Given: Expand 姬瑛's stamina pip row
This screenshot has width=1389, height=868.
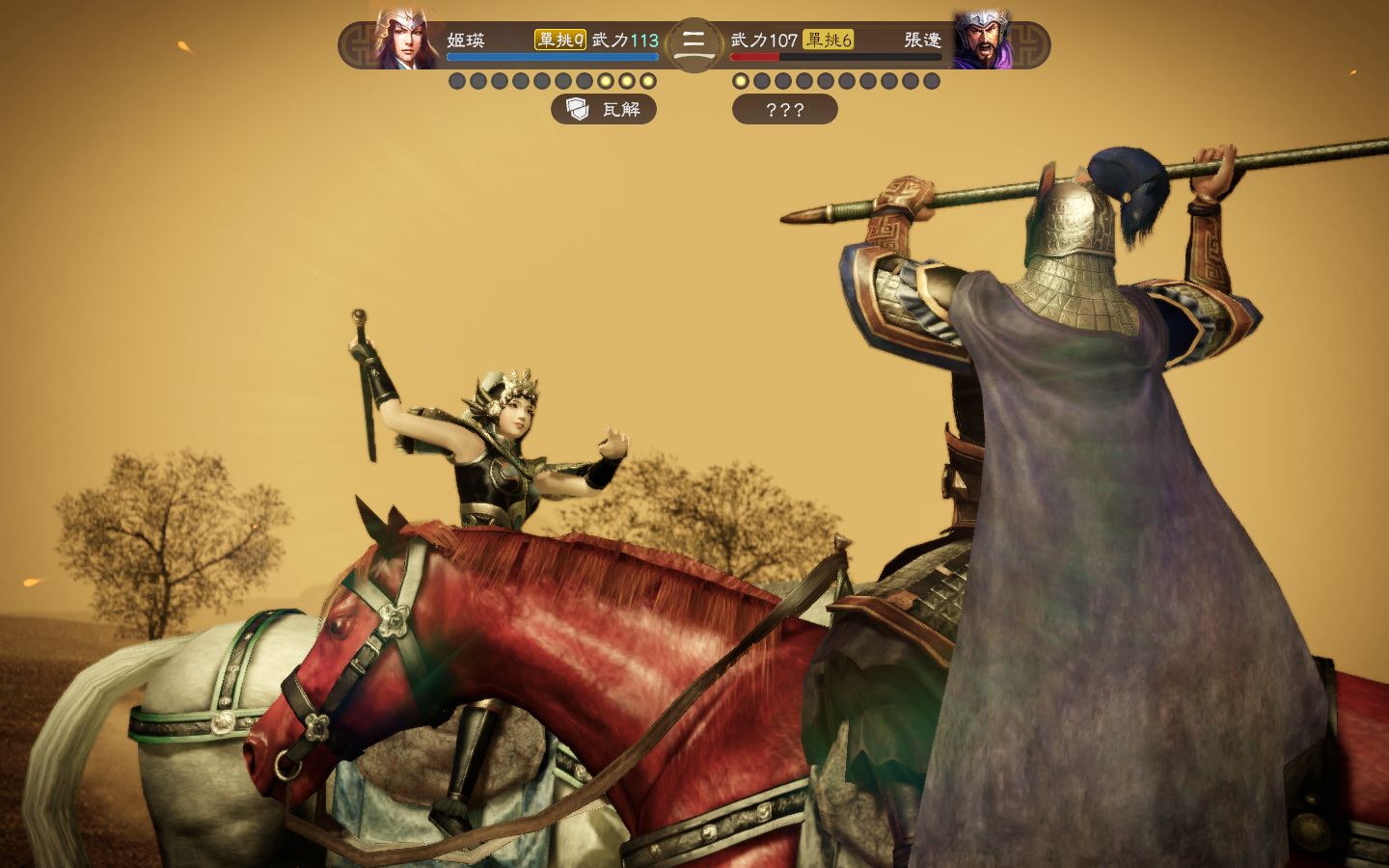Looking at the screenshot, I should [x=555, y=81].
